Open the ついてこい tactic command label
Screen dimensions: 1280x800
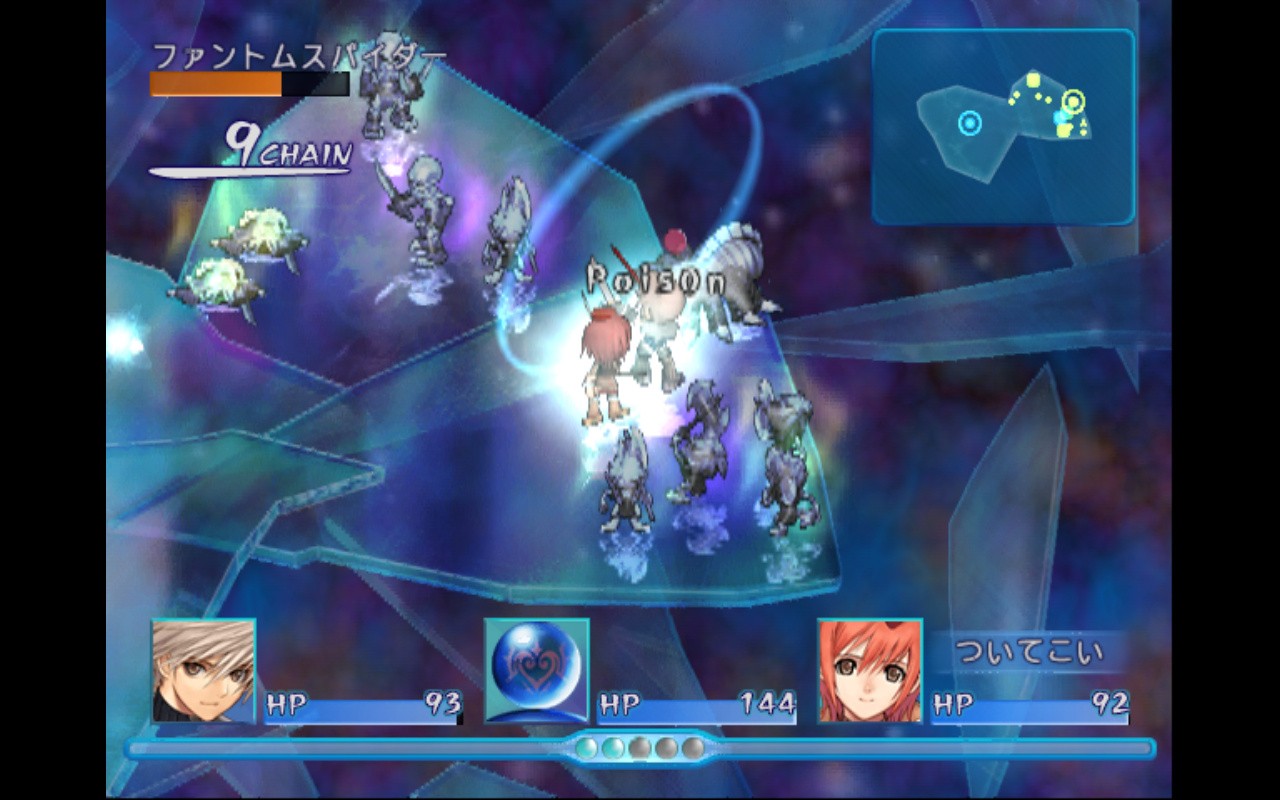tap(1030, 653)
